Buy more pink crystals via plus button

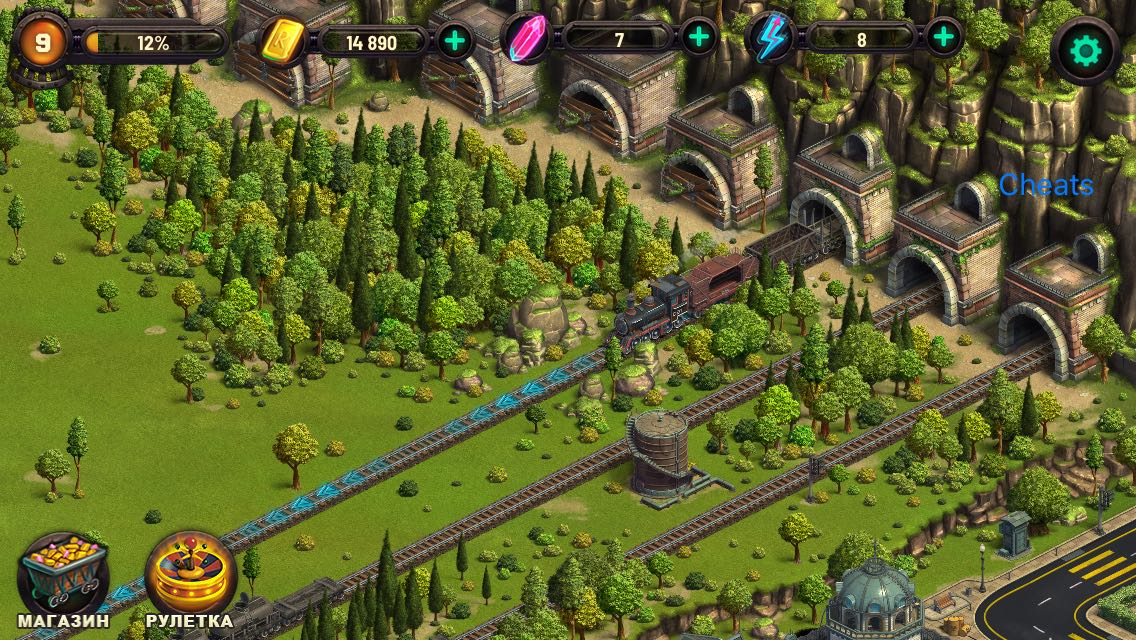(x=699, y=39)
